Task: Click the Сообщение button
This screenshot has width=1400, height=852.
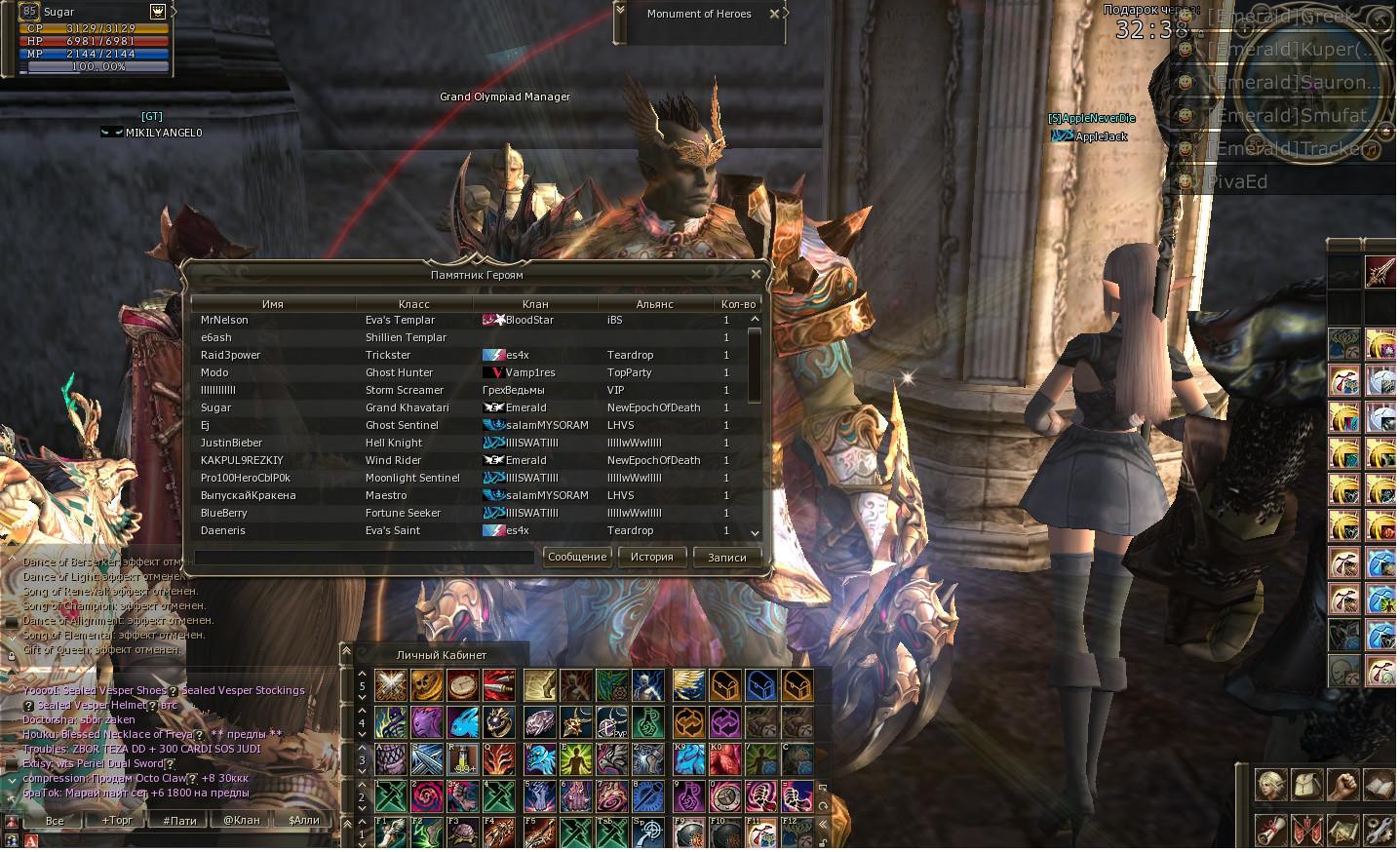Action: pos(577,558)
